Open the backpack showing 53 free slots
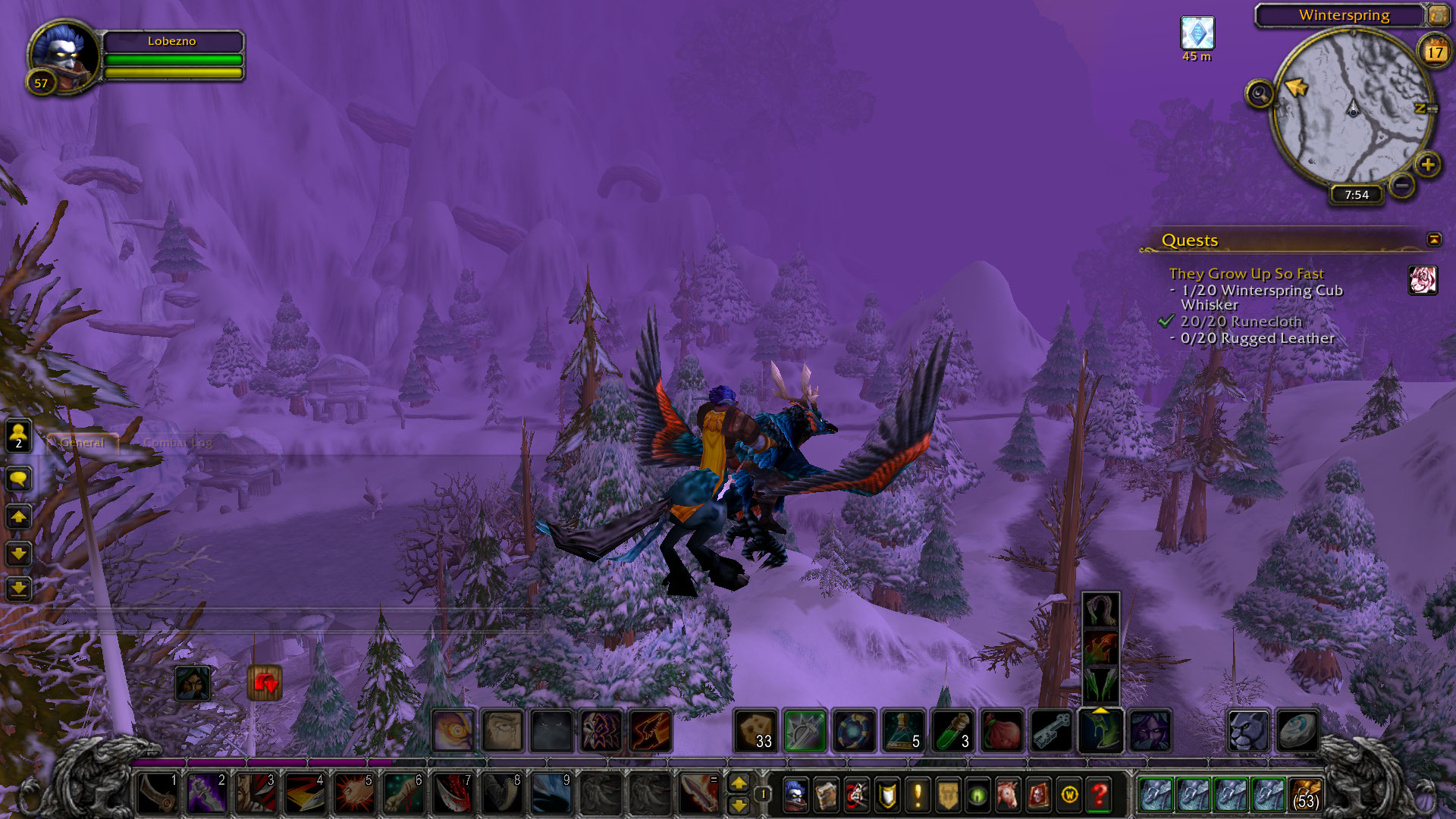1456x819 pixels. pos(1306,795)
